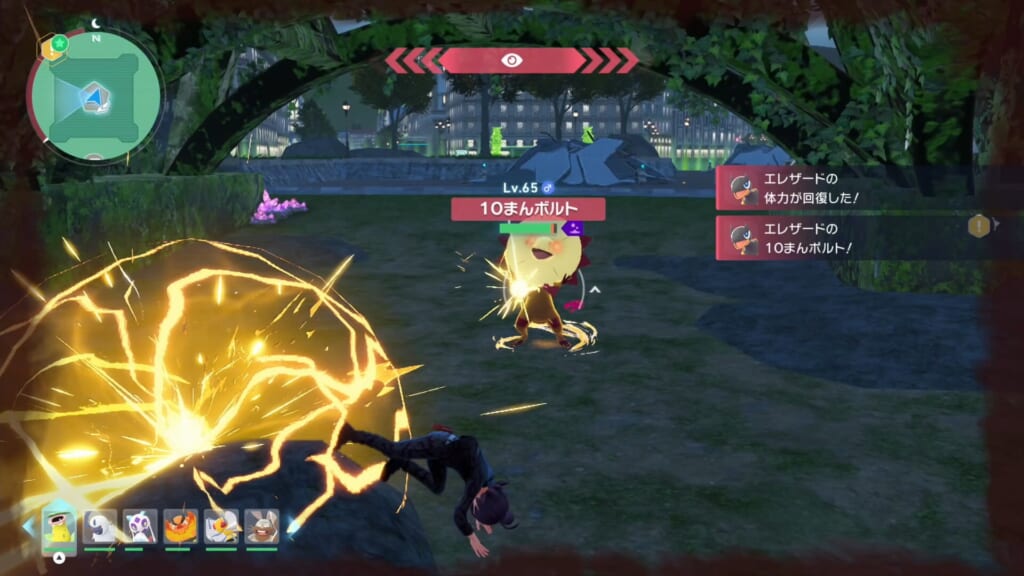Switch to Absol in the party bar

[x=99, y=527]
